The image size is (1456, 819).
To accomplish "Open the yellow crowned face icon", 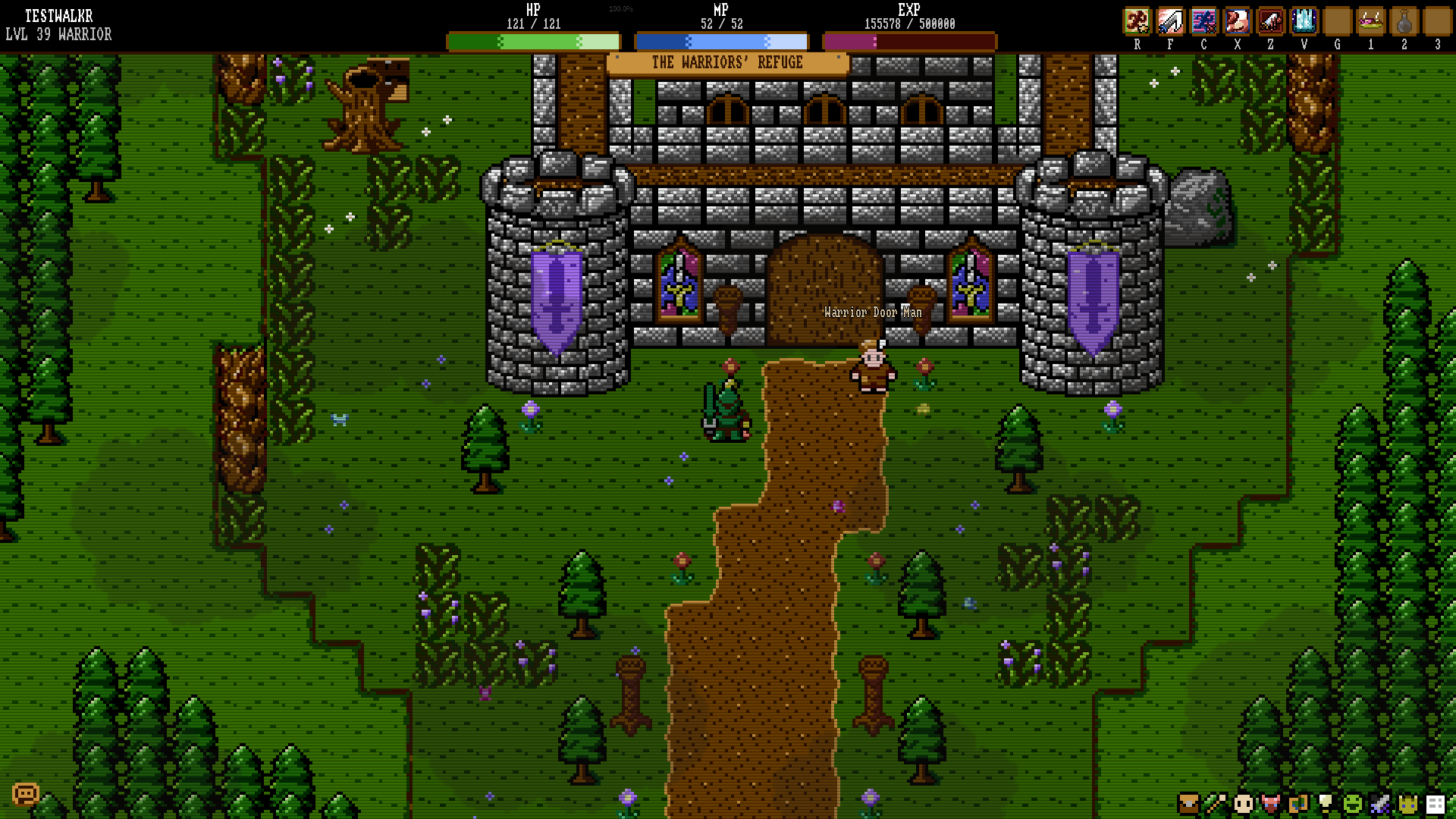I will point(1407,803).
